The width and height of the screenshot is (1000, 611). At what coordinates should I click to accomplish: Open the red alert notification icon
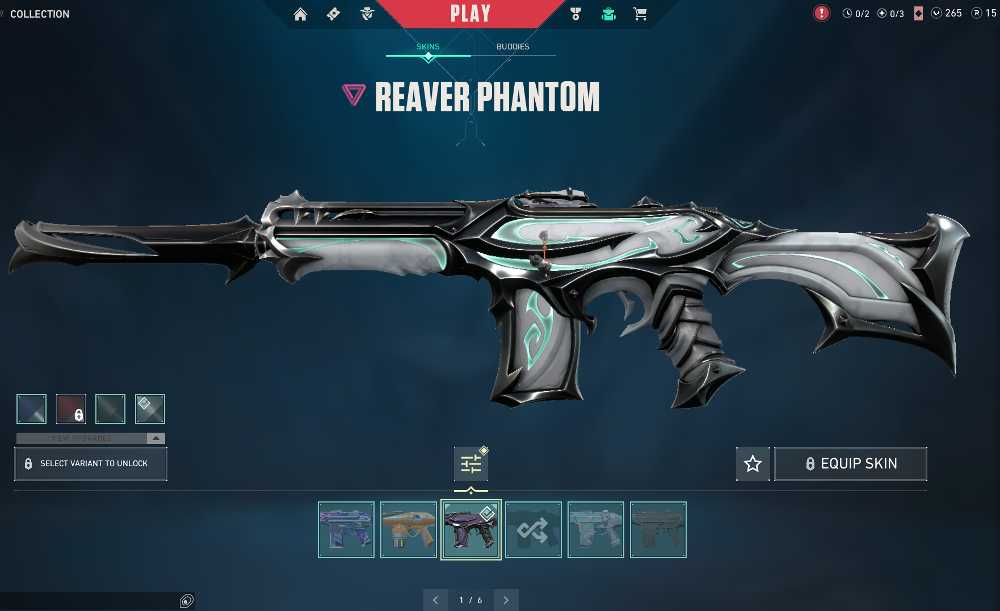pyautogui.click(x=822, y=14)
